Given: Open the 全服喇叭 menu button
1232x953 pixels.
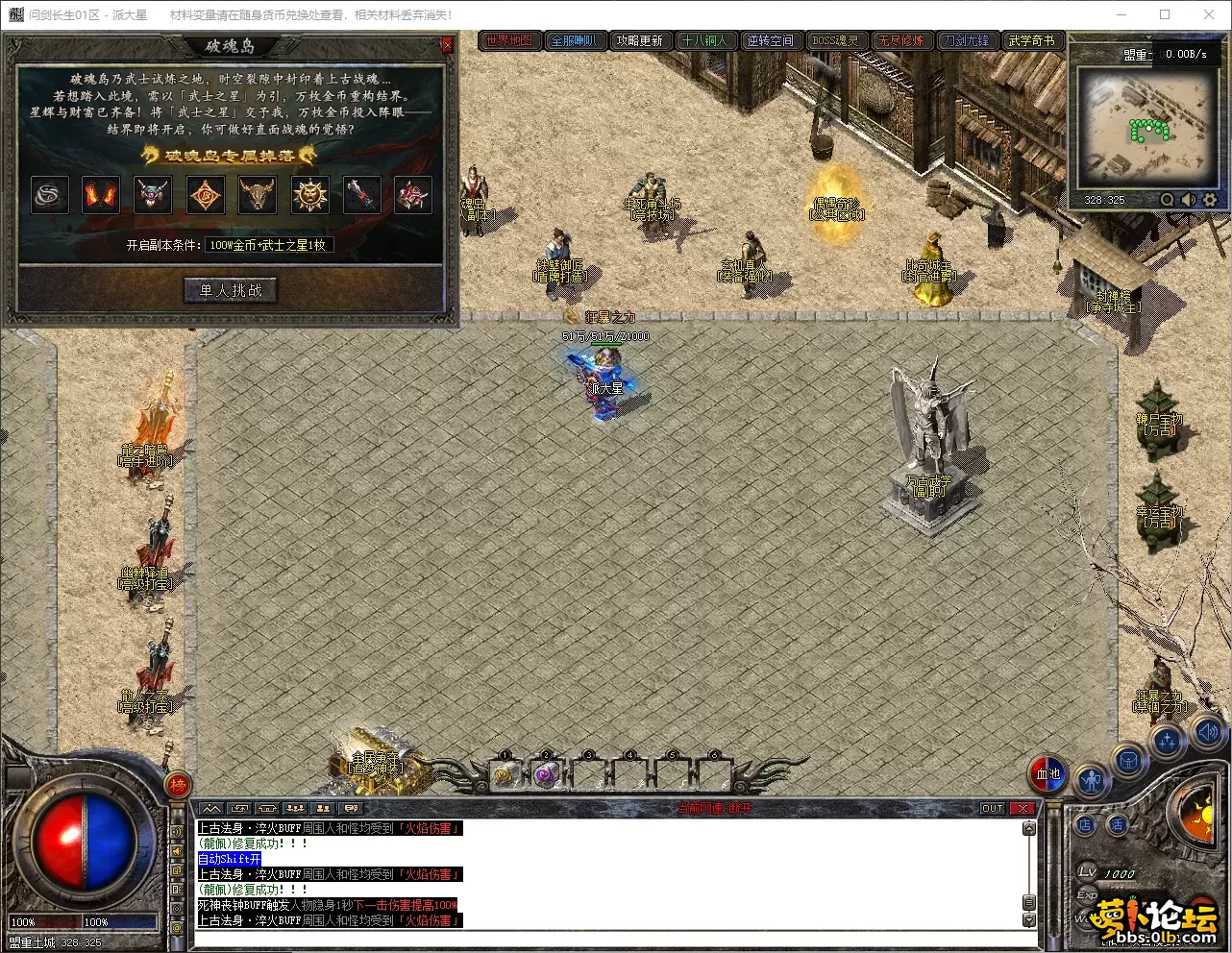Looking at the screenshot, I should point(575,40).
